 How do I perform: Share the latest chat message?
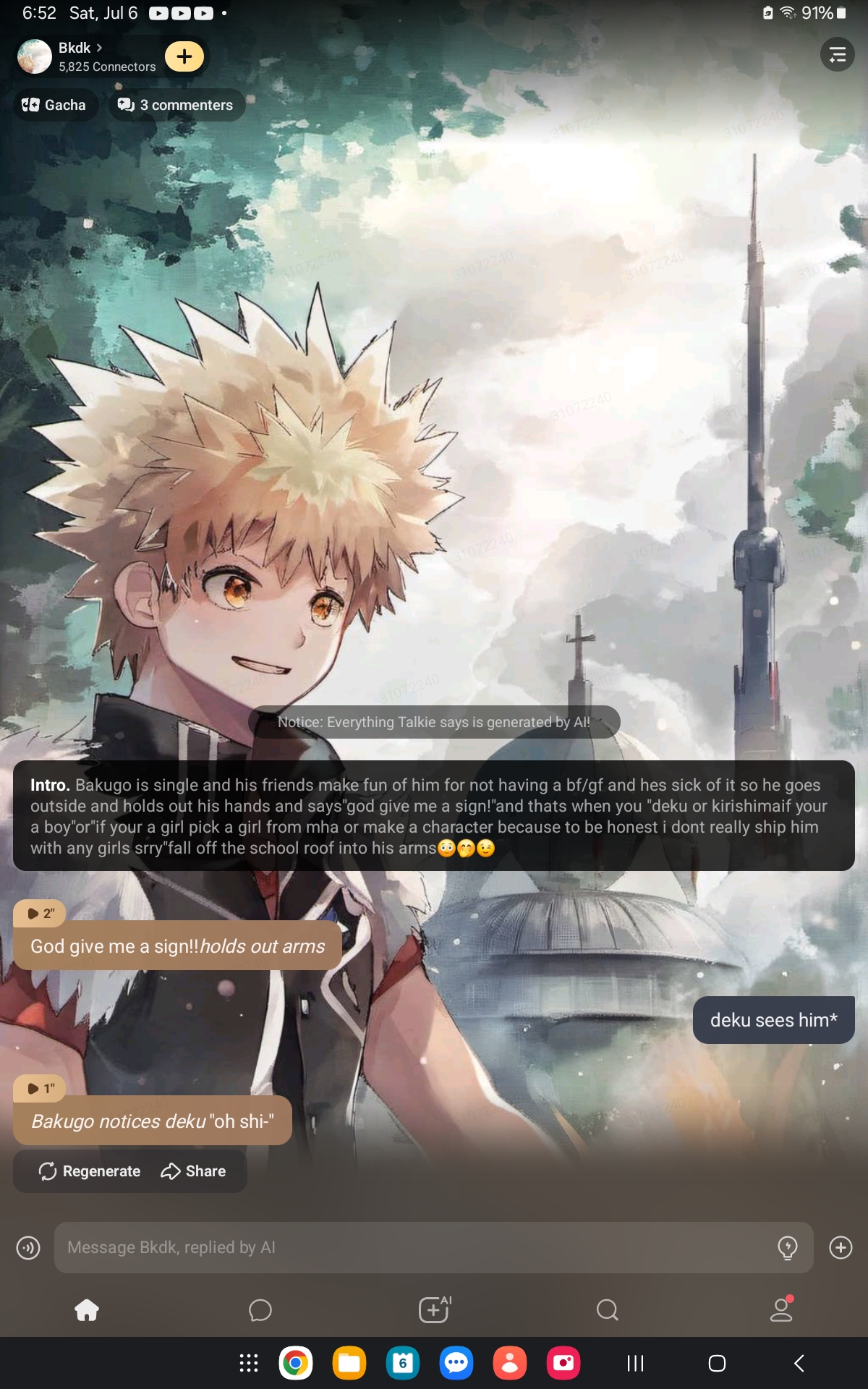[193, 1171]
